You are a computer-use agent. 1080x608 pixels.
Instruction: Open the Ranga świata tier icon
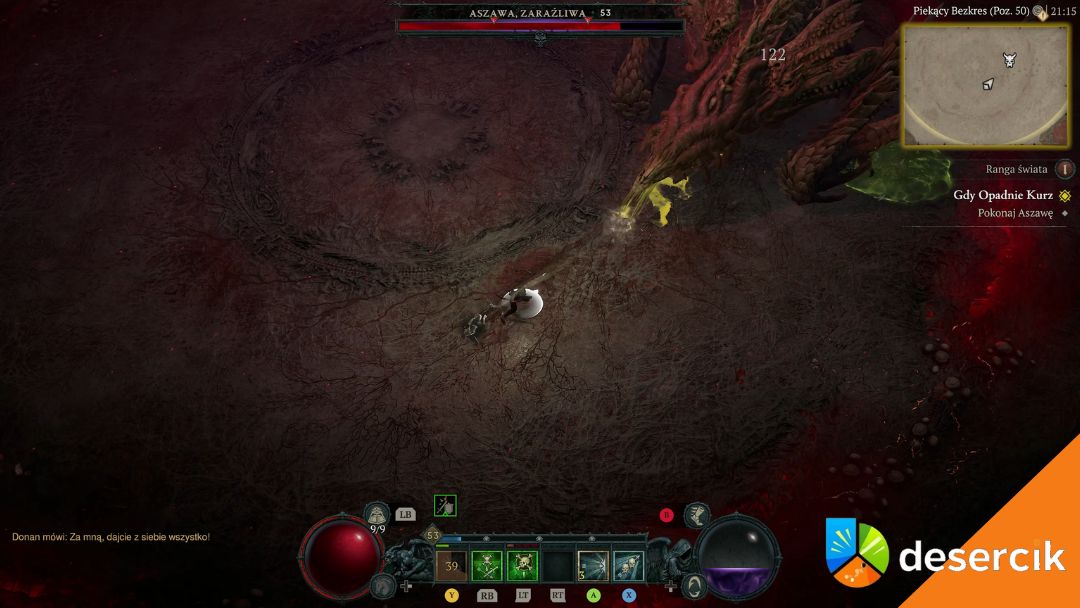[1065, 169]
